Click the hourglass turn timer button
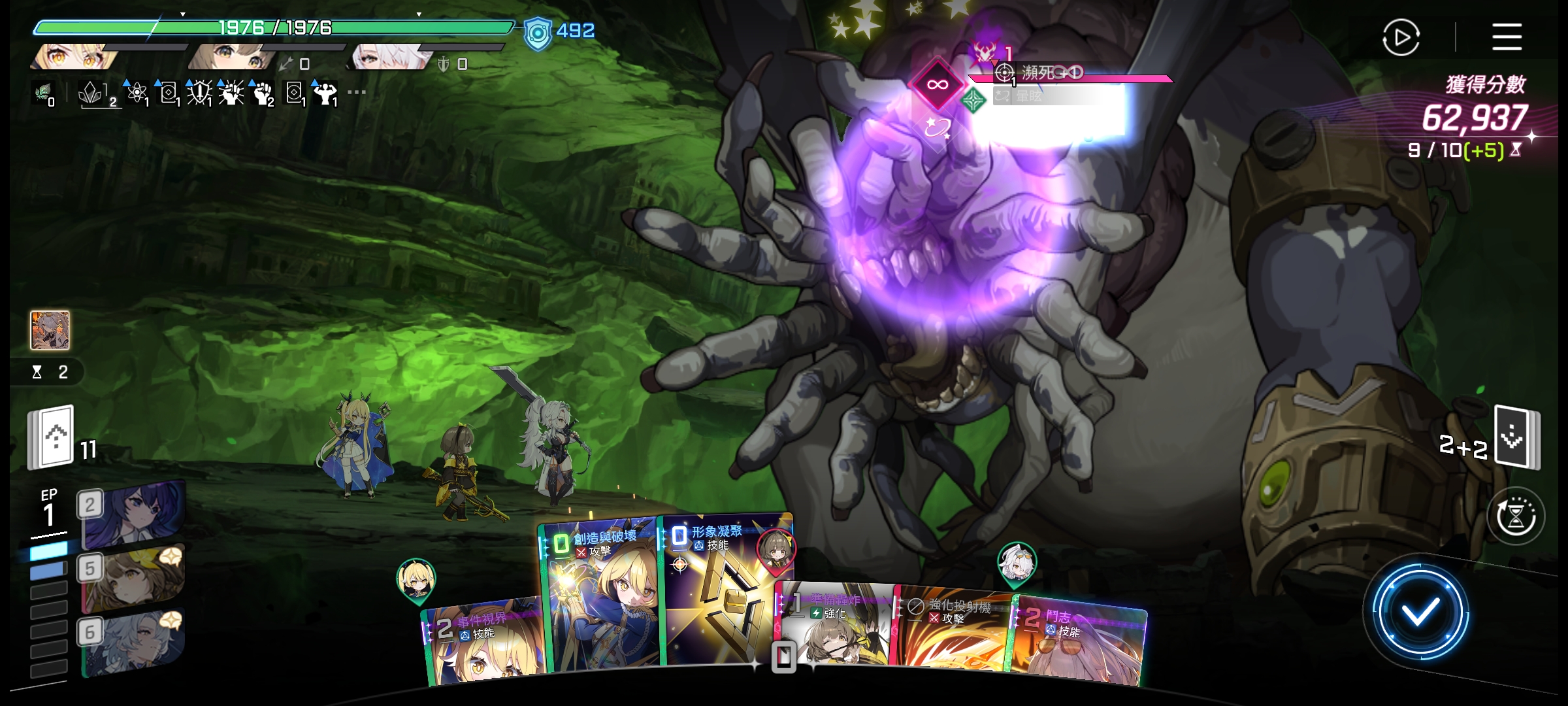Screen dimensions: 1568x706 (1516, 518)
